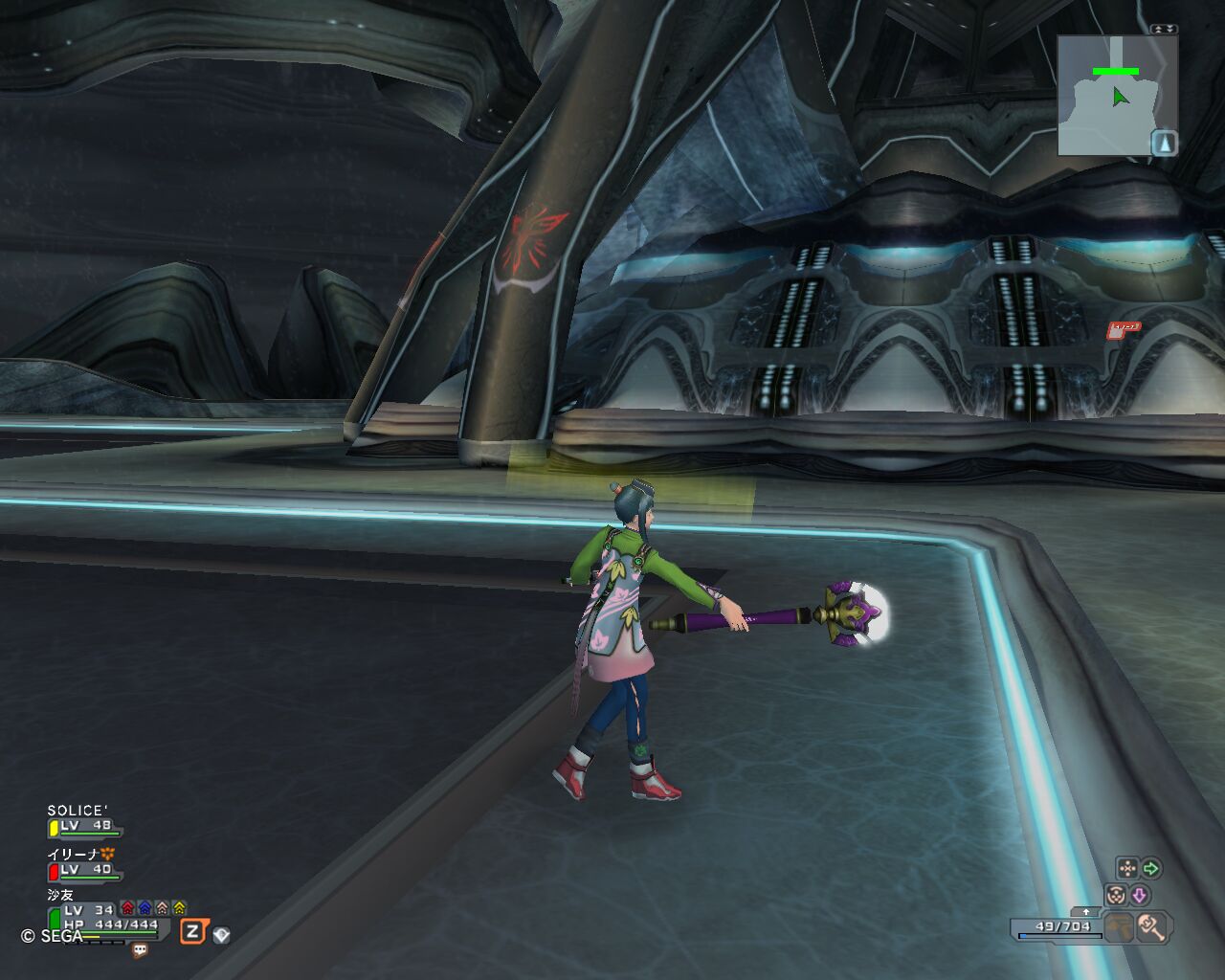Click the grey diamond icon near the Z
The width and height of the screenshot is (1225, 980).
[221, 934]
